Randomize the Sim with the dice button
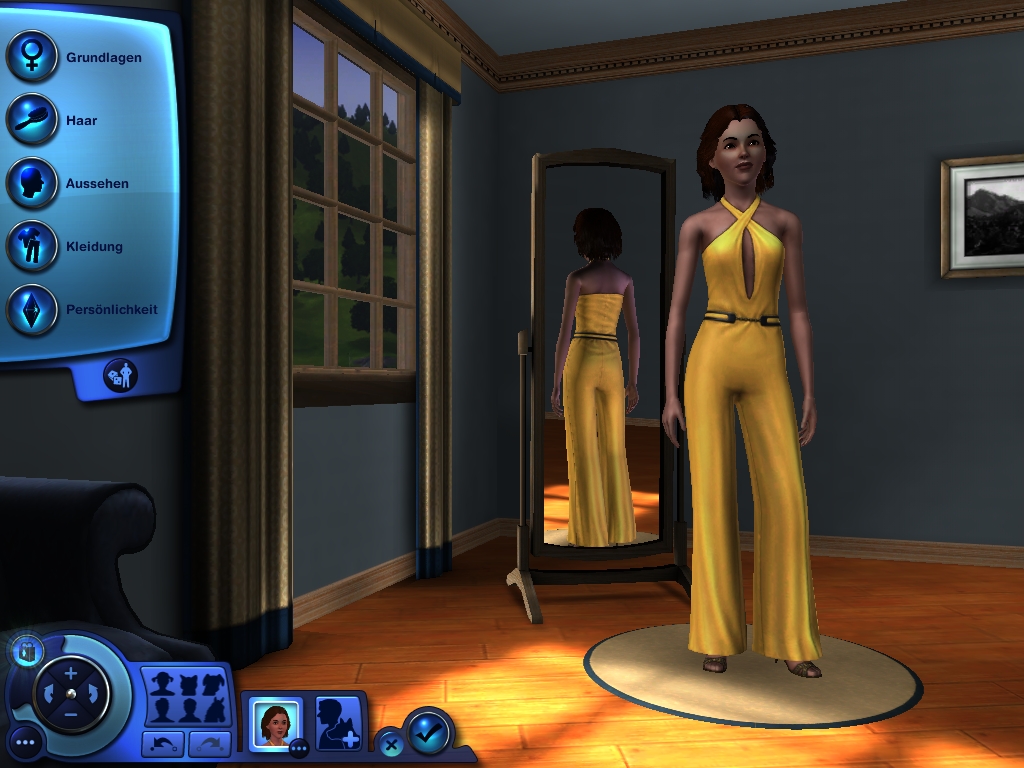This screenshot has width=1024, height=768. (x=121, y=375)
